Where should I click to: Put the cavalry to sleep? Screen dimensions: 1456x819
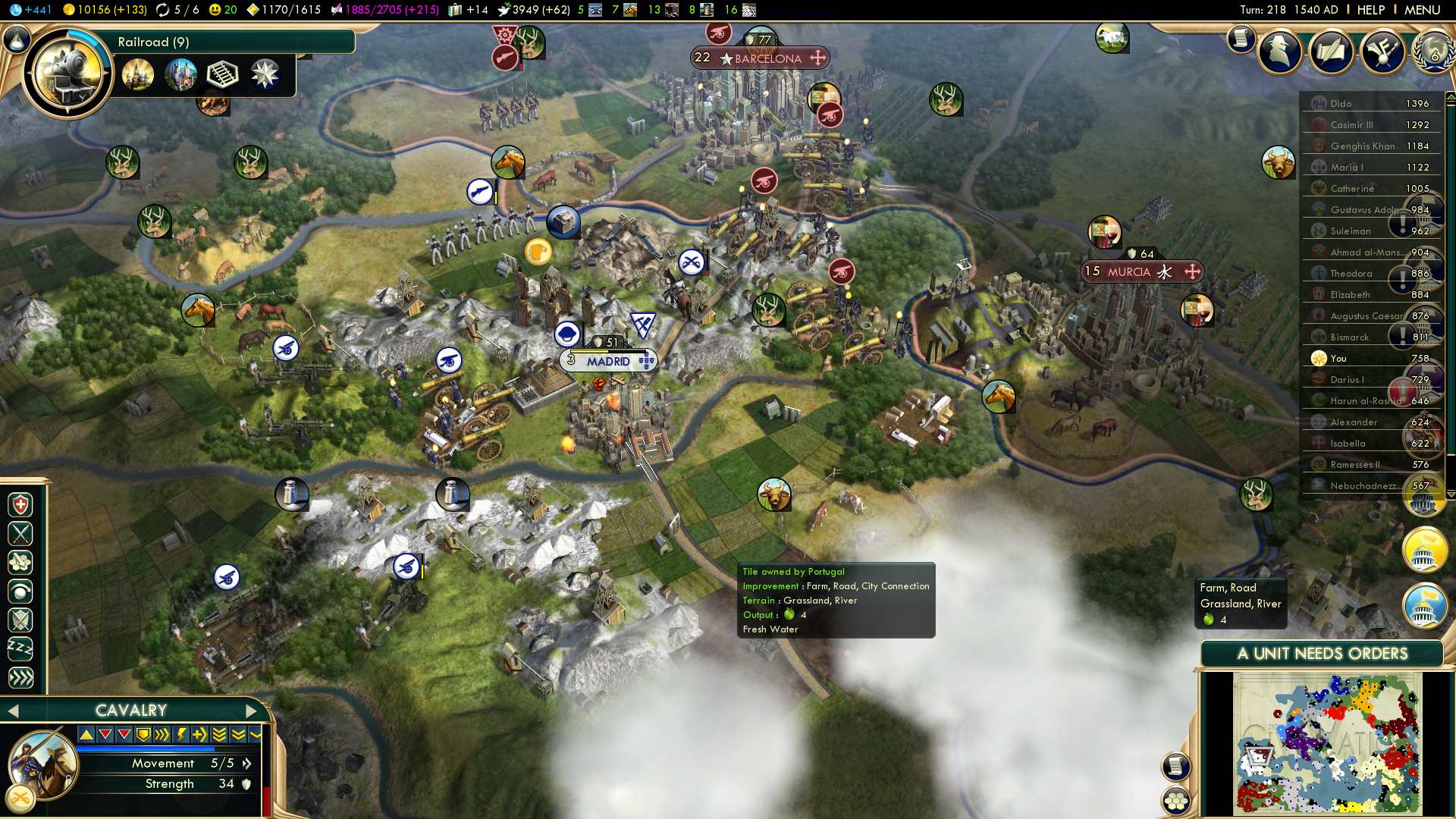[20, 649]
